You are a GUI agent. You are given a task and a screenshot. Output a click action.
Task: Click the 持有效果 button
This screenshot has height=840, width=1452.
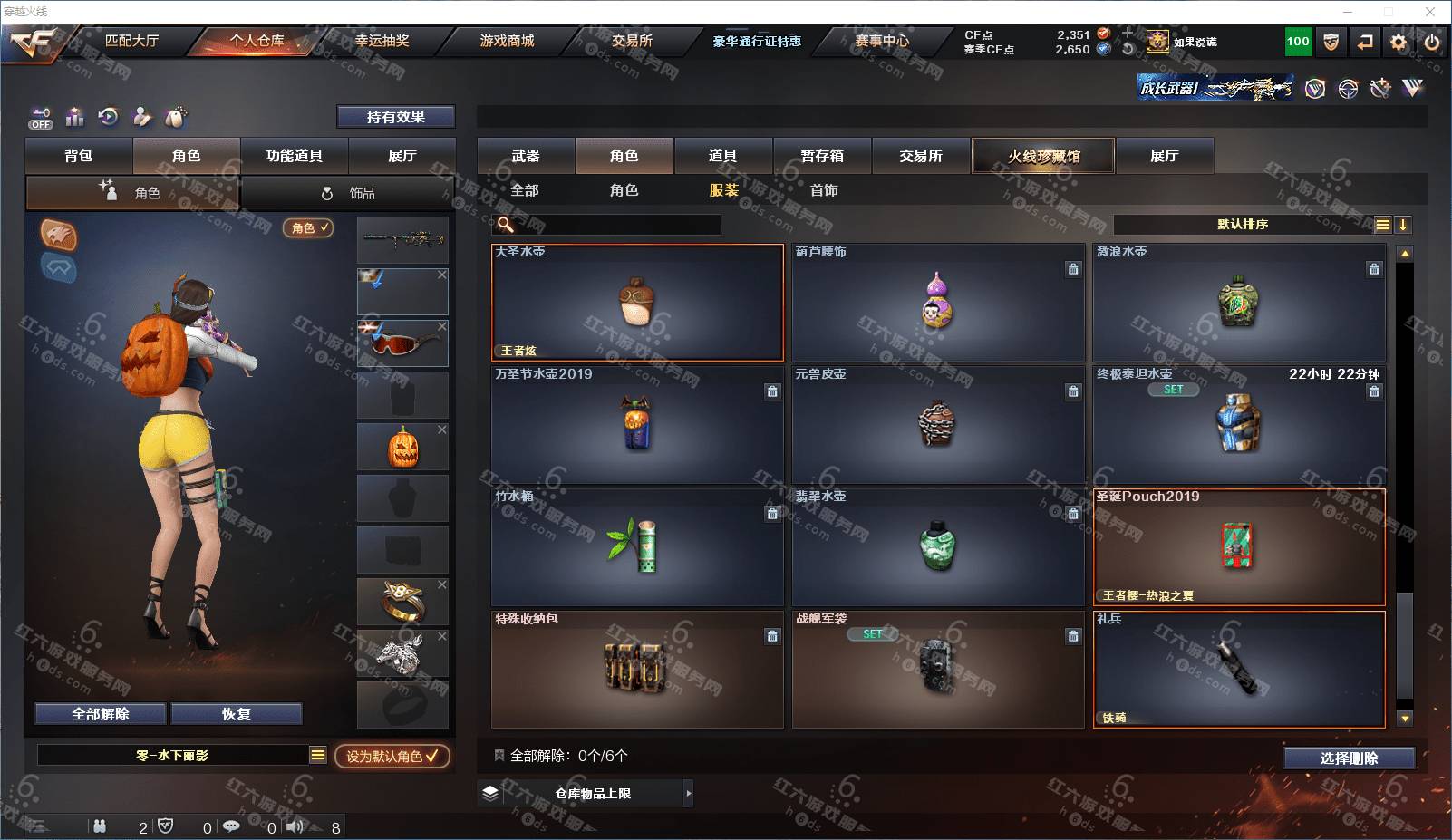pos(396,117)
